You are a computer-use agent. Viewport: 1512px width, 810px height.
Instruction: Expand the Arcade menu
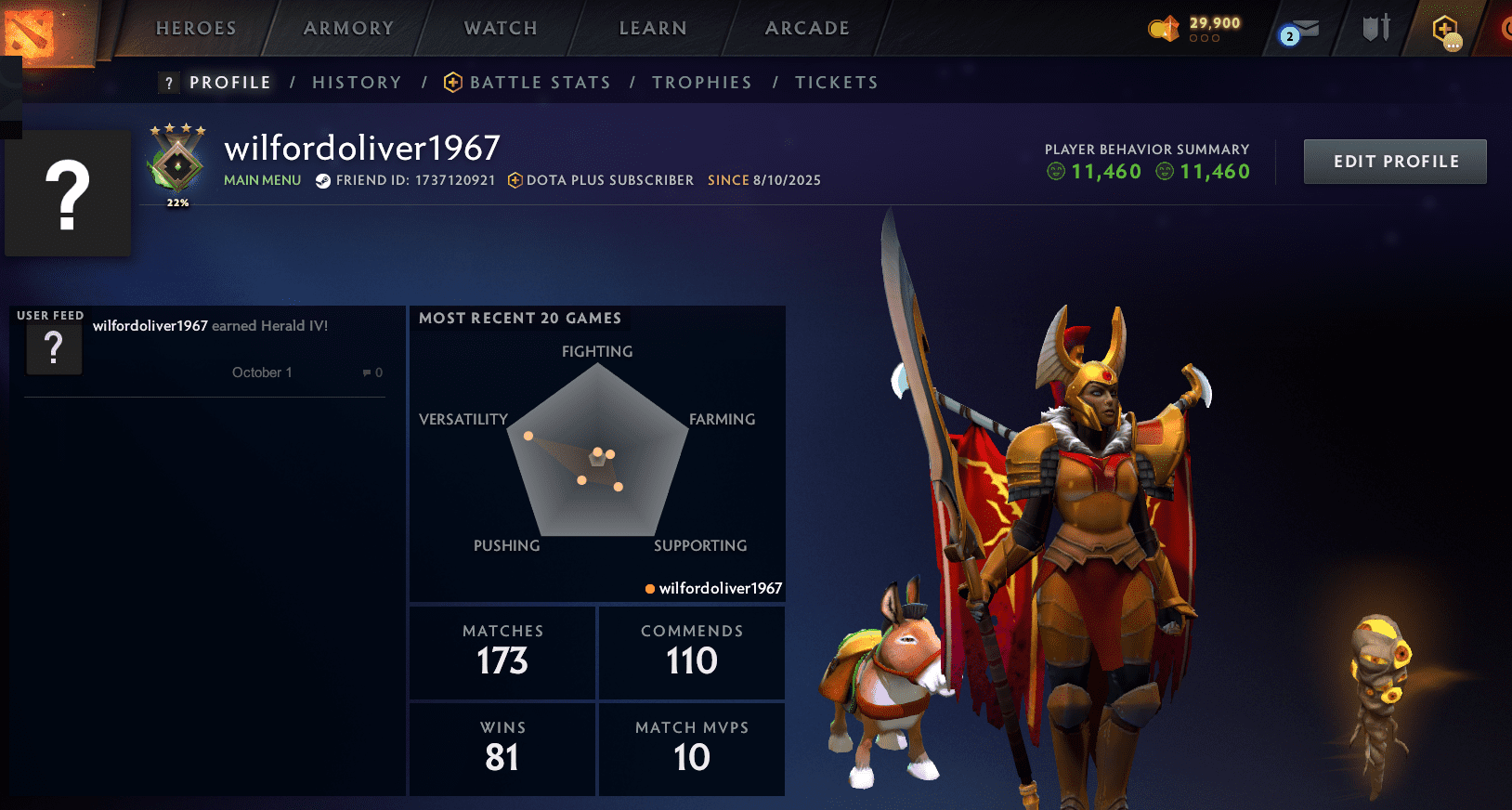(806, 29)
